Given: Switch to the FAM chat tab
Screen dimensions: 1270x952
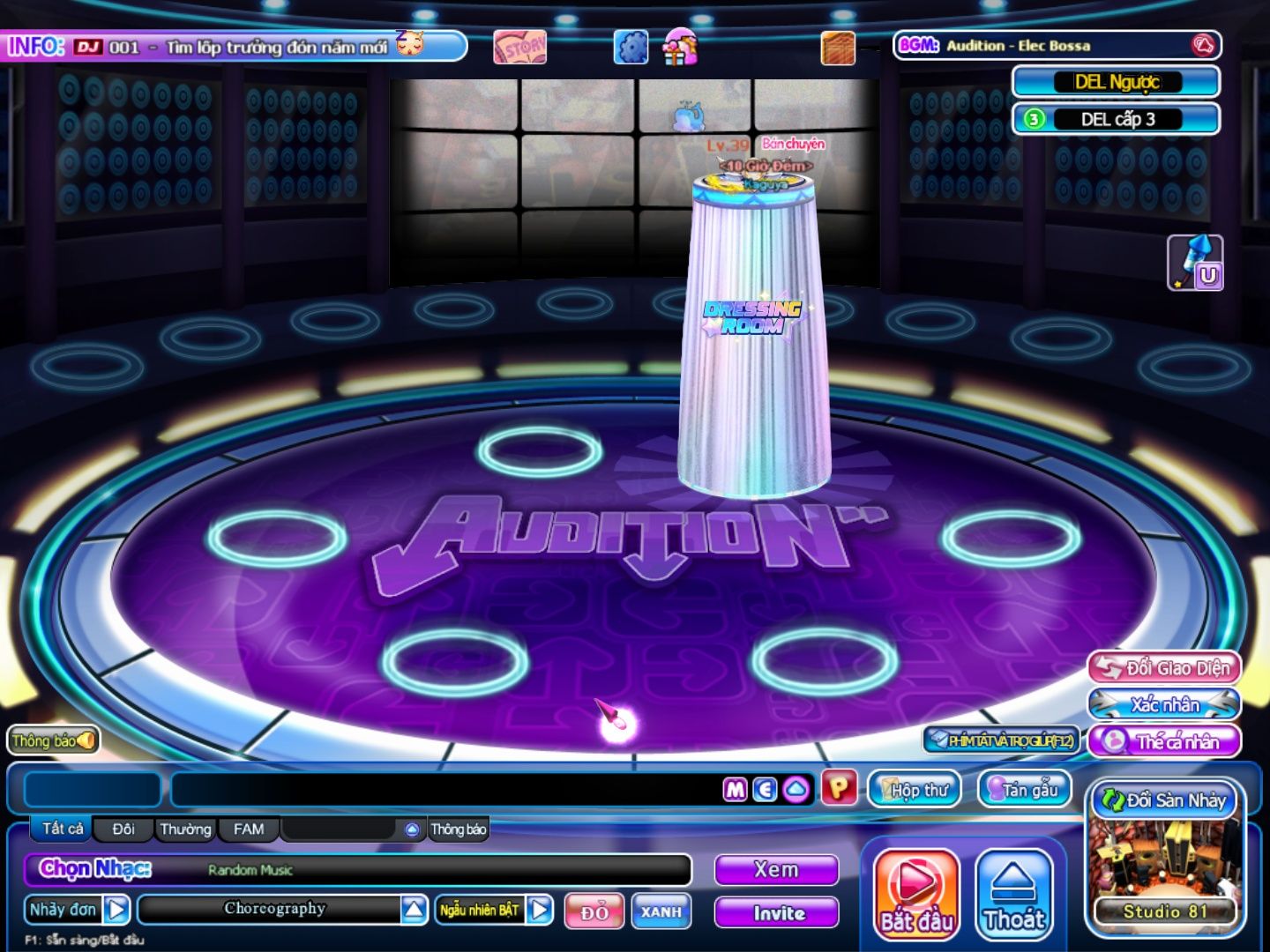Looking at the screenshot, I should pyautogui.click(x=249, y=829).
